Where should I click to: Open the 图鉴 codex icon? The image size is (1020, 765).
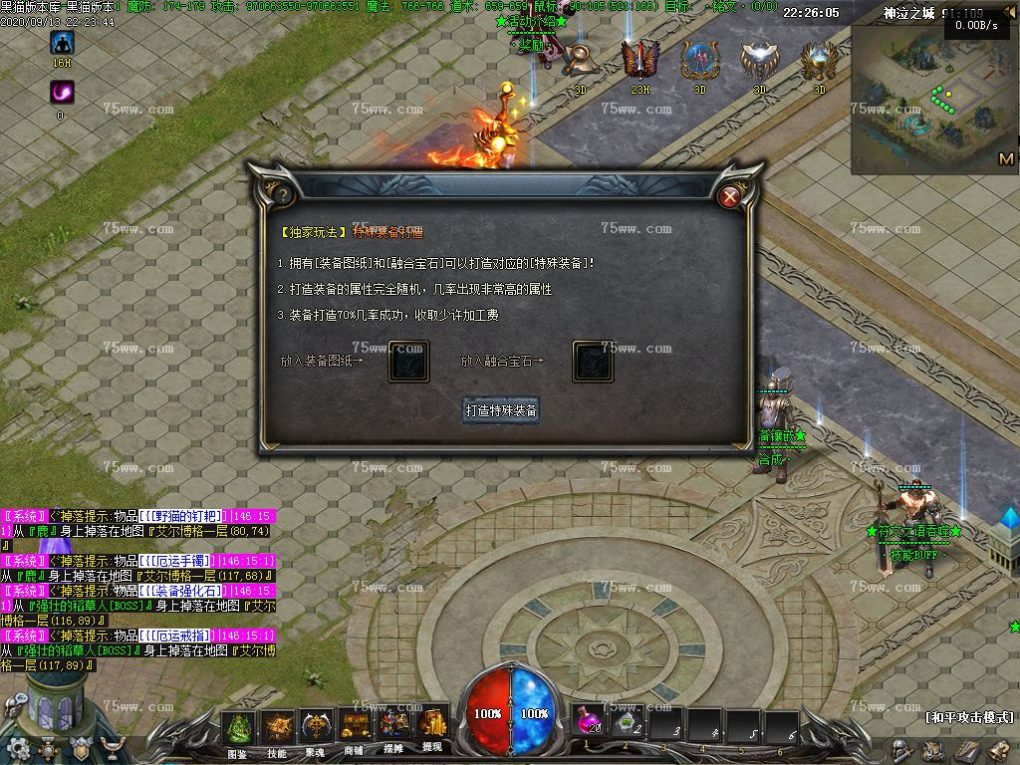point(237,727)
